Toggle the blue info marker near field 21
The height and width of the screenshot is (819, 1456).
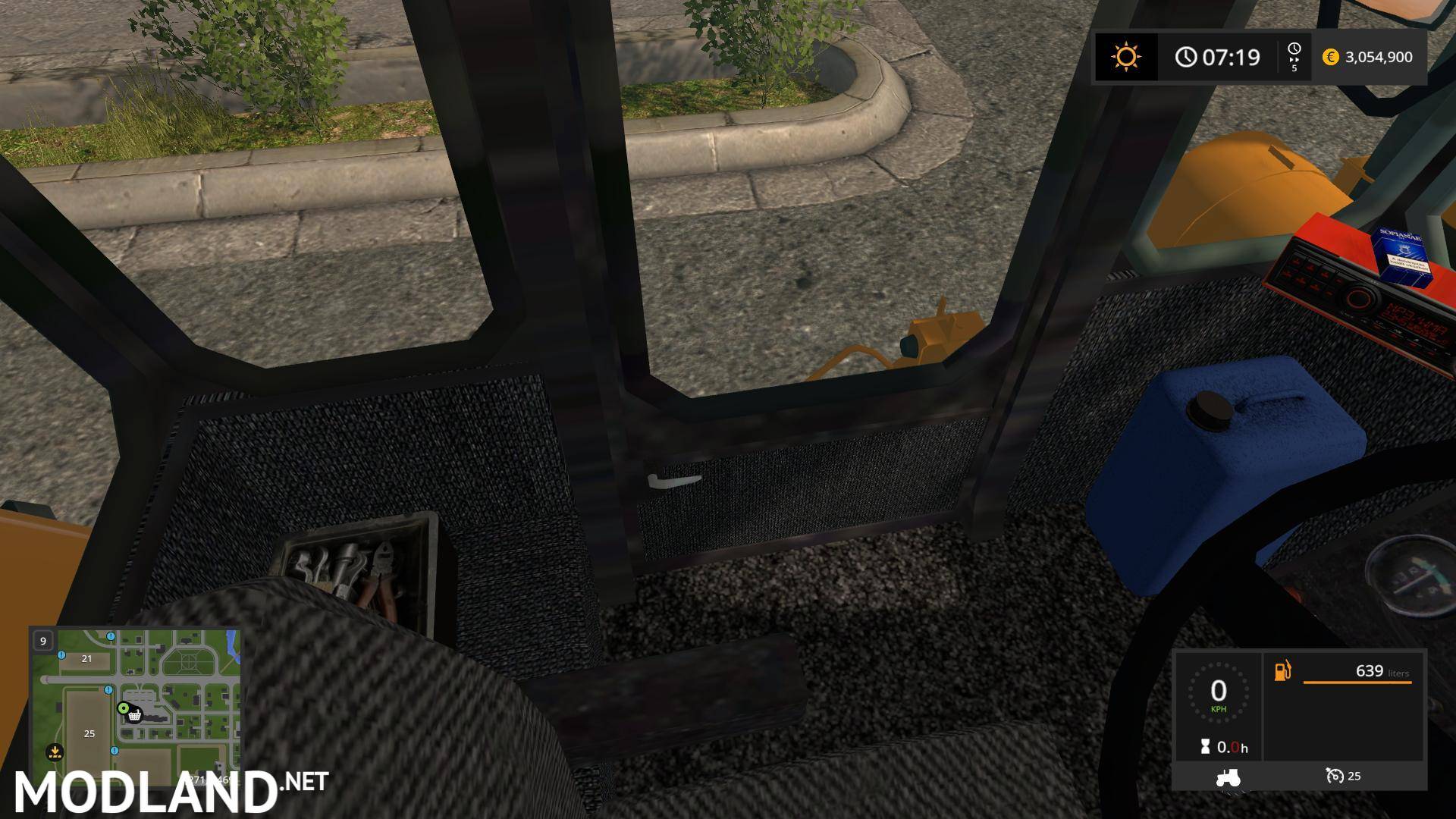point(60,655)
